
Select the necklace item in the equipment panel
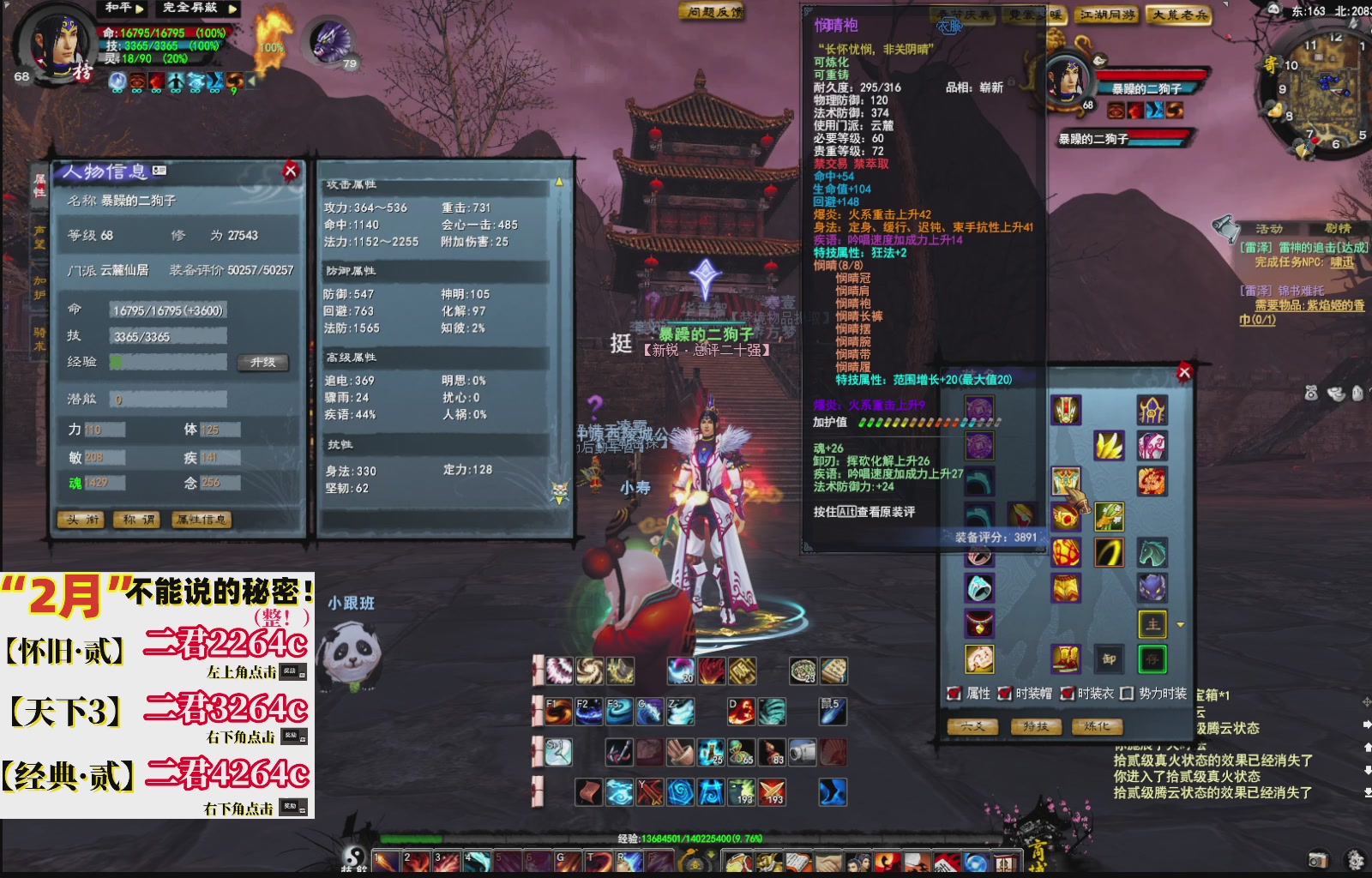coord(978,622)
